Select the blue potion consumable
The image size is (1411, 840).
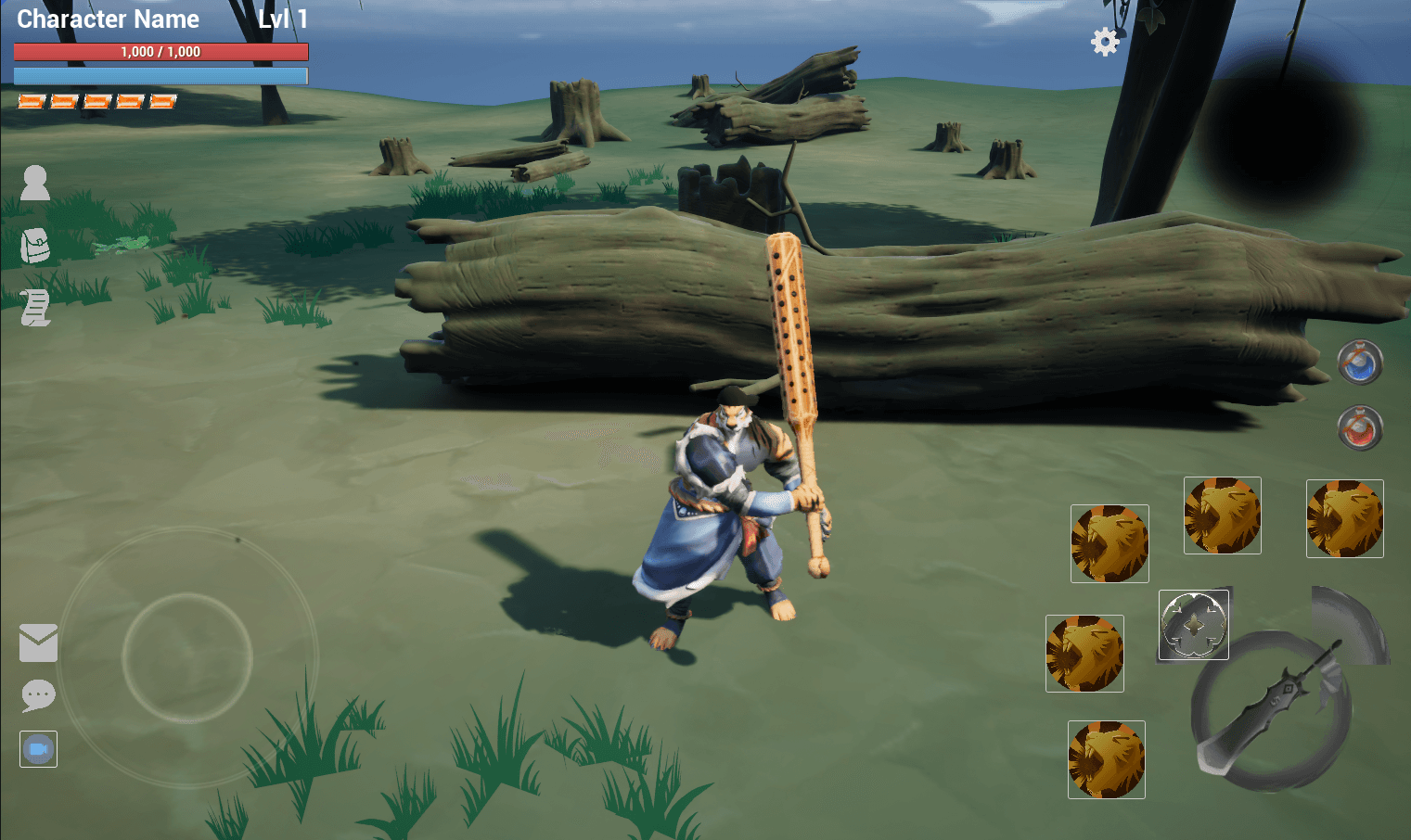(x=1358, y=363)
